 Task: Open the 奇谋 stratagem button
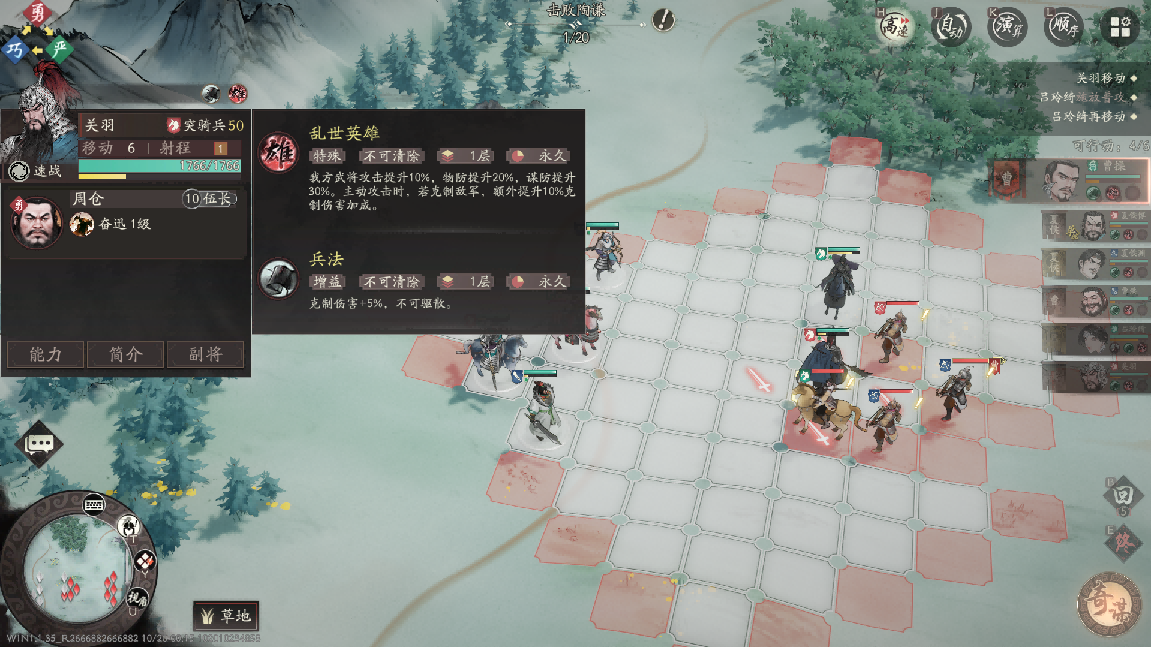tap(1108, 602)
